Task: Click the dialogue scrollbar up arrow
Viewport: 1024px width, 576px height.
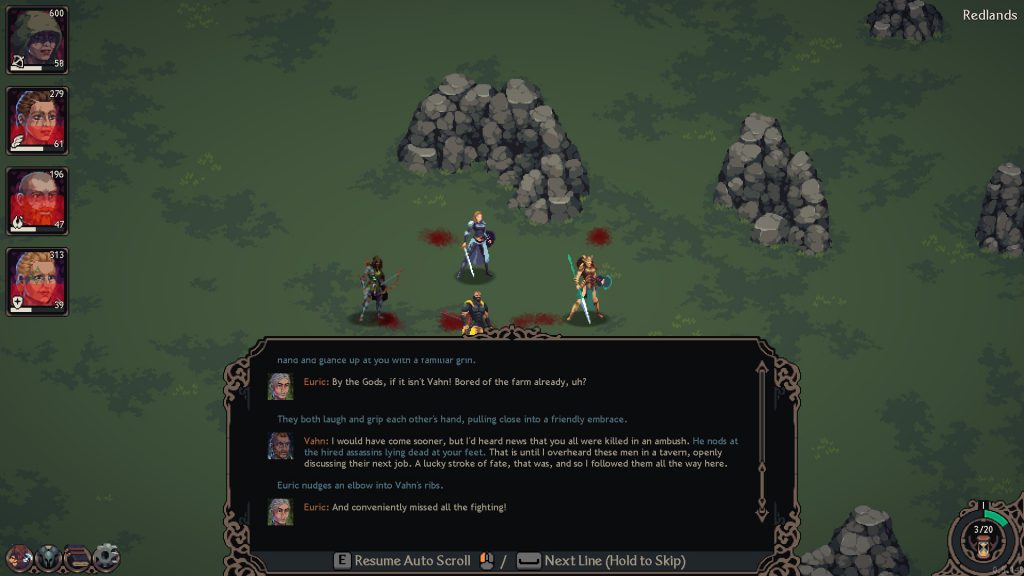Action: click(x=761, y=368)
